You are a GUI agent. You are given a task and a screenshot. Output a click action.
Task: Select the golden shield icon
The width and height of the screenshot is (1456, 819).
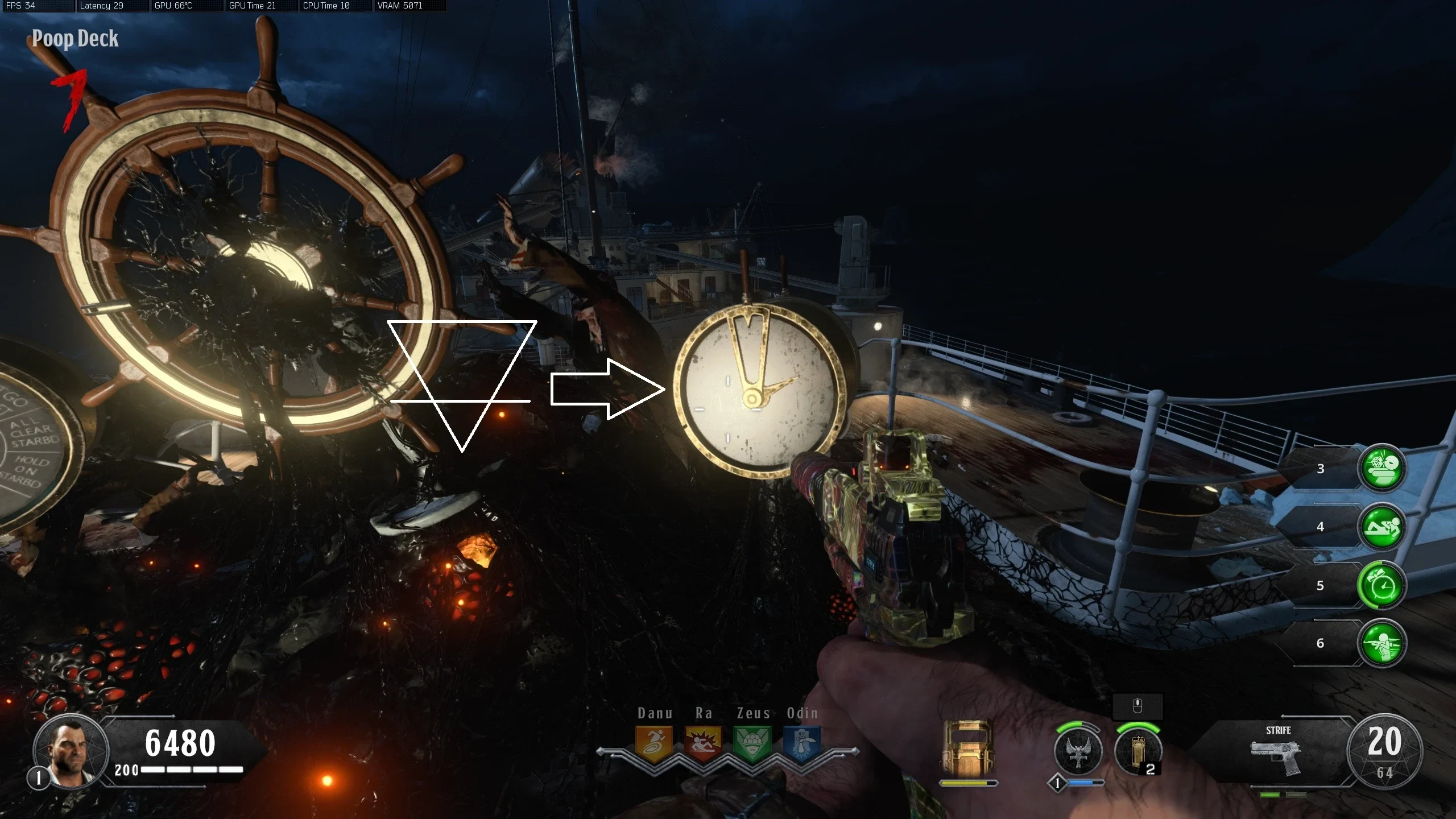tap(968, 748)
